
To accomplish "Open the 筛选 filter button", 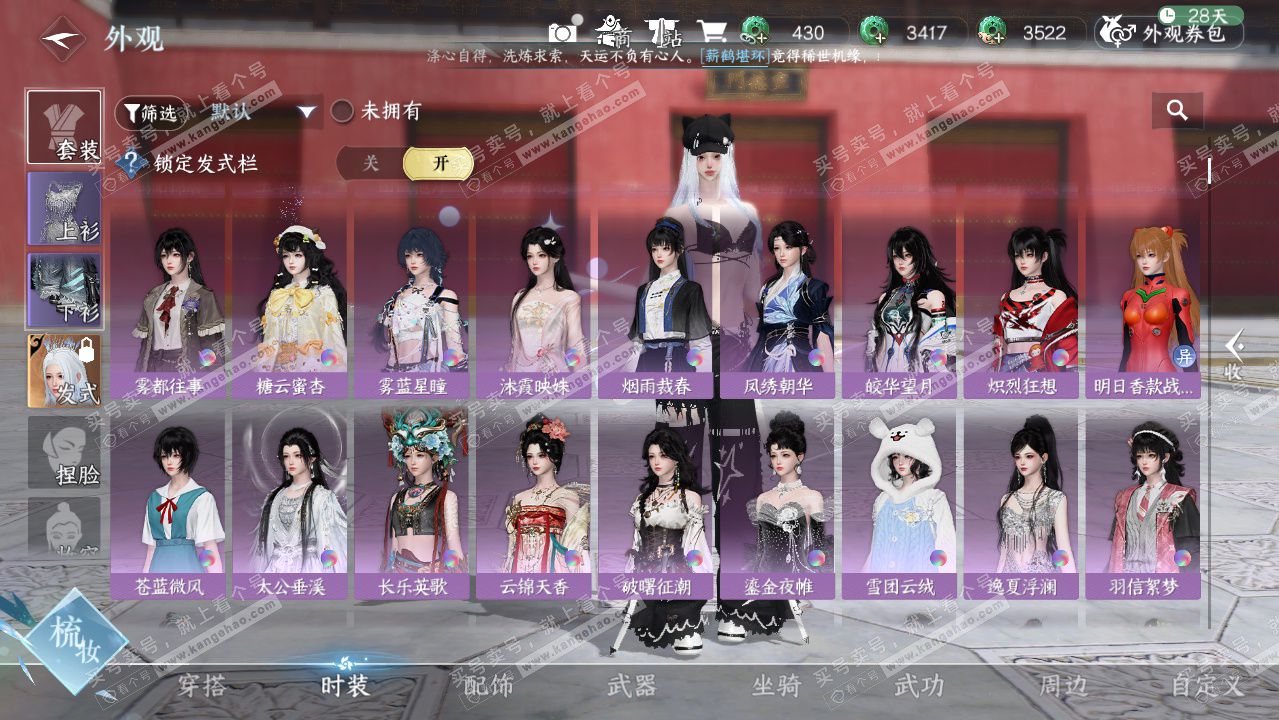I will [x=151, y=112].
